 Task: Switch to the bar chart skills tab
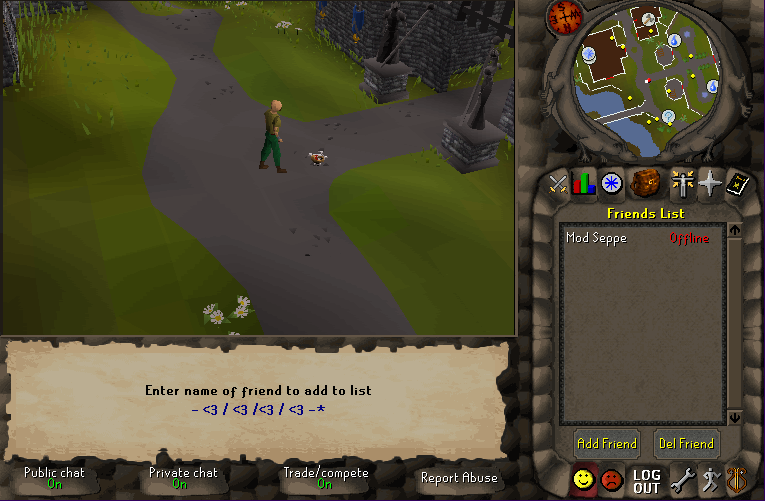(x=584, y=184)
